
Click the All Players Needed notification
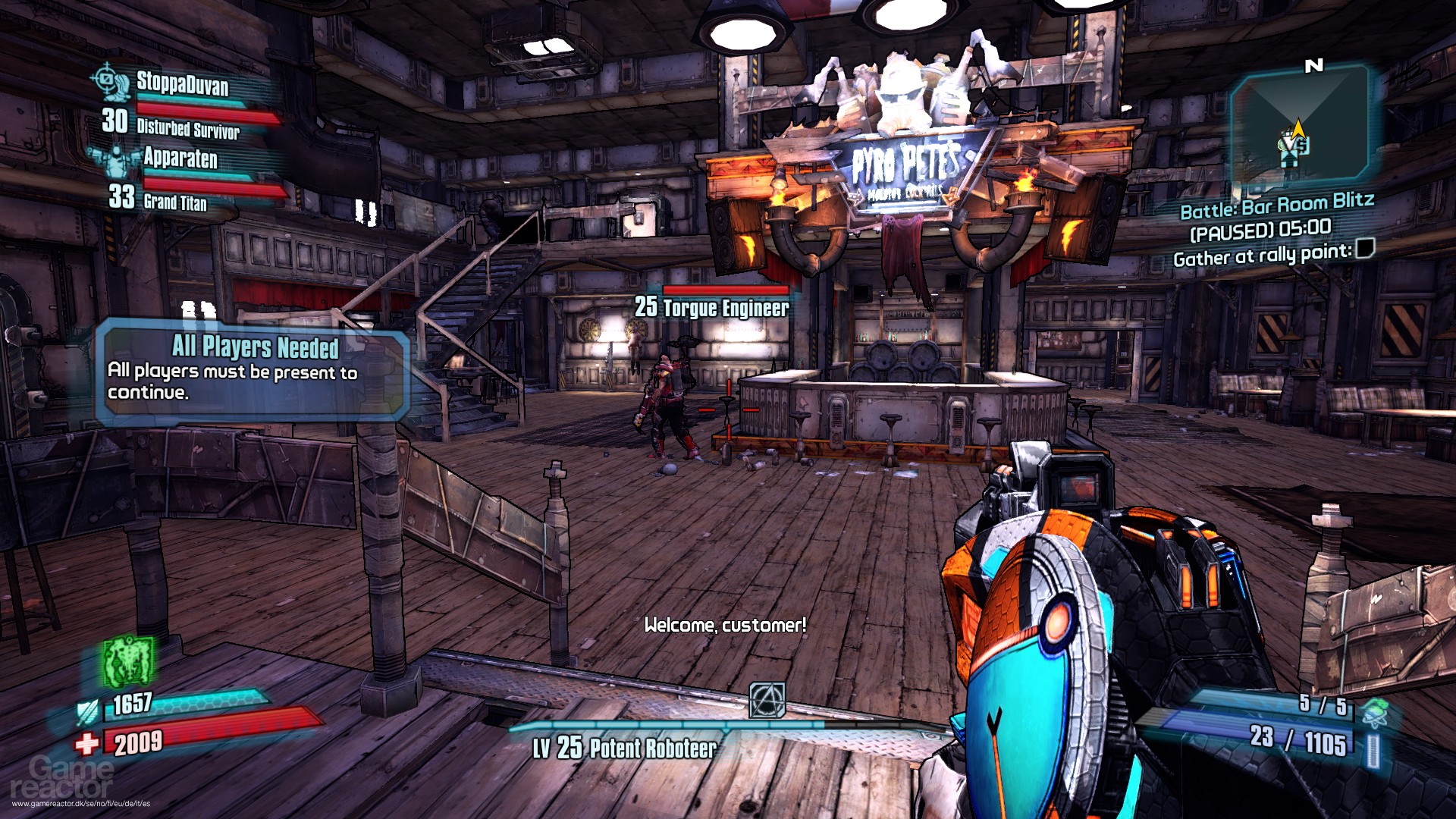coord(252,370)
